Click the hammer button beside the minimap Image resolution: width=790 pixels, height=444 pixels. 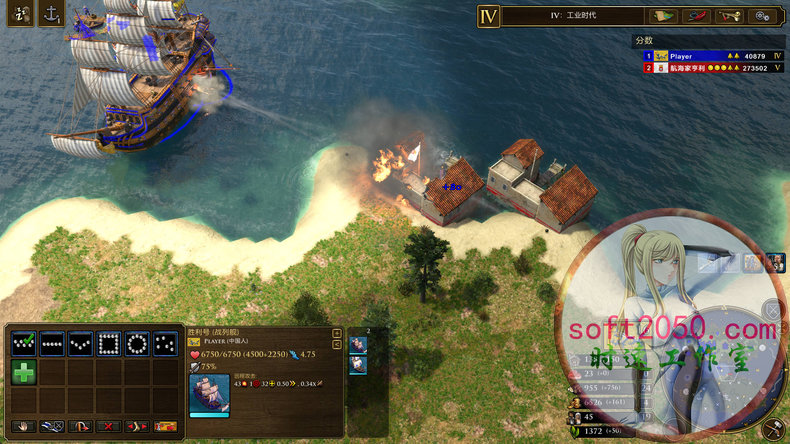pos(773,429)
